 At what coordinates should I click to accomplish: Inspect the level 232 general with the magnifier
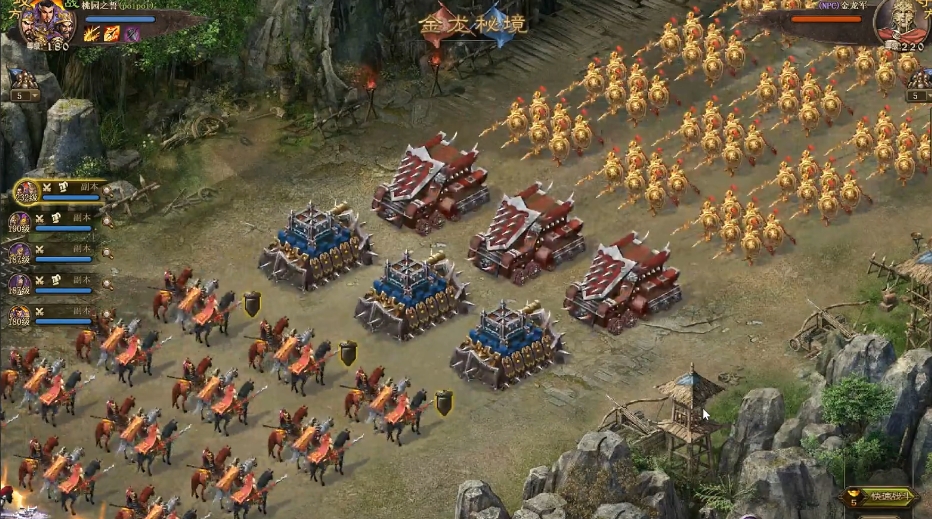coord(107,193)
